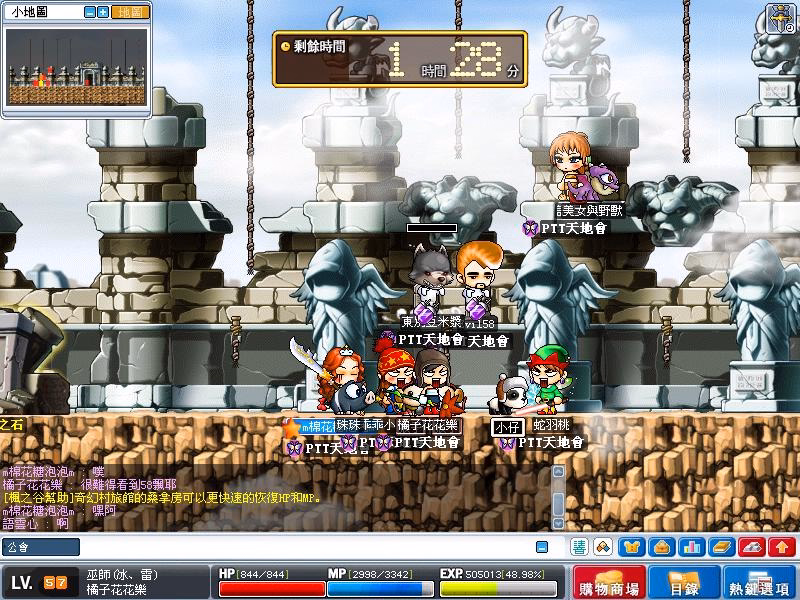
Task: Click the chat text input field
Action: pos(300,547)
